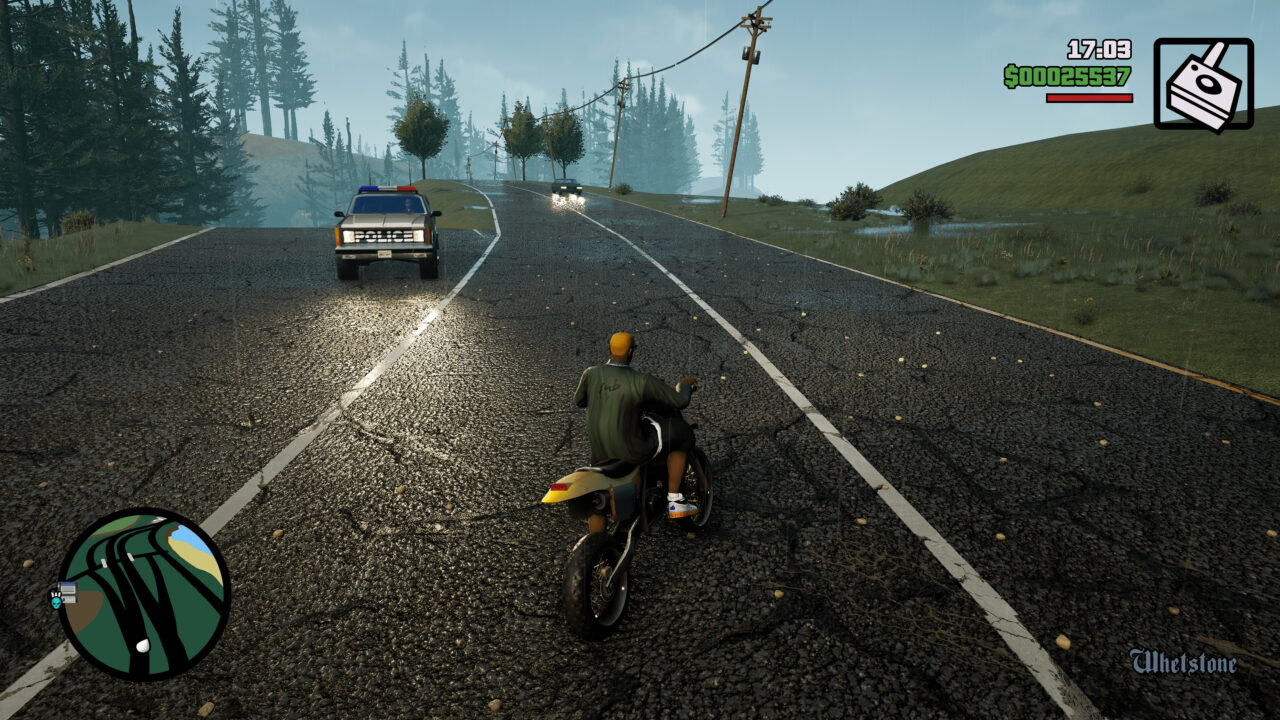This screenshot has width=1280, height=720.
Task: Click the leftmost road marker on the minimap
Action: pos(102,562)
